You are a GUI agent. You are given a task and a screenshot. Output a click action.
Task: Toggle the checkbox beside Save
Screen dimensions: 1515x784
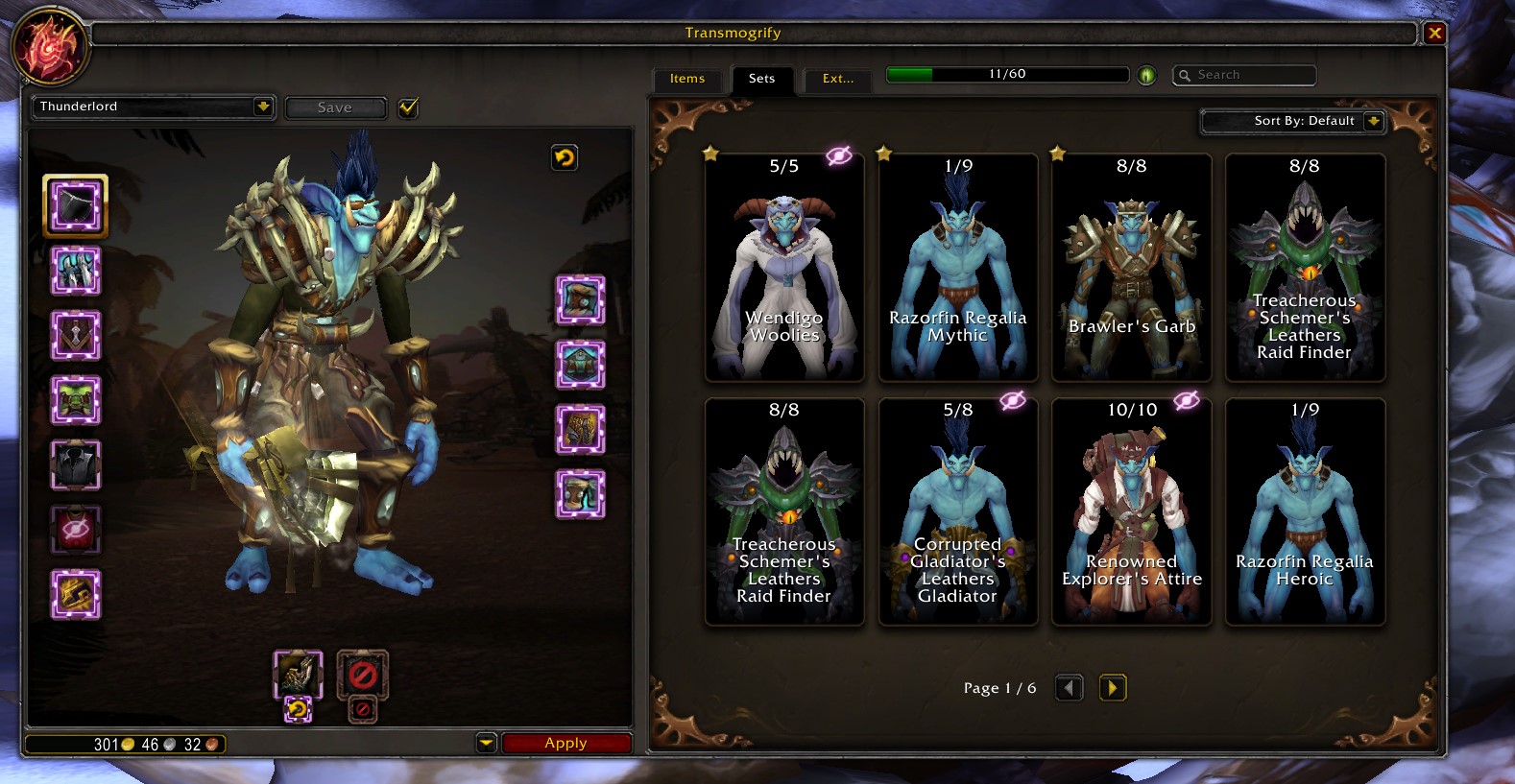(x=408, y=107)
